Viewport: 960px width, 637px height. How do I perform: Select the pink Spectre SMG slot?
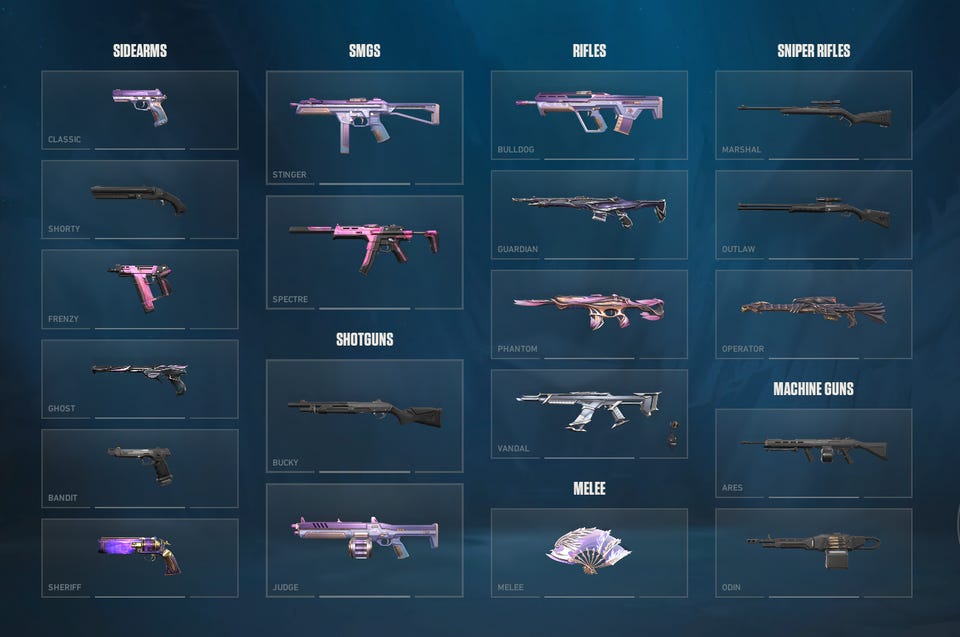point(364,252)
